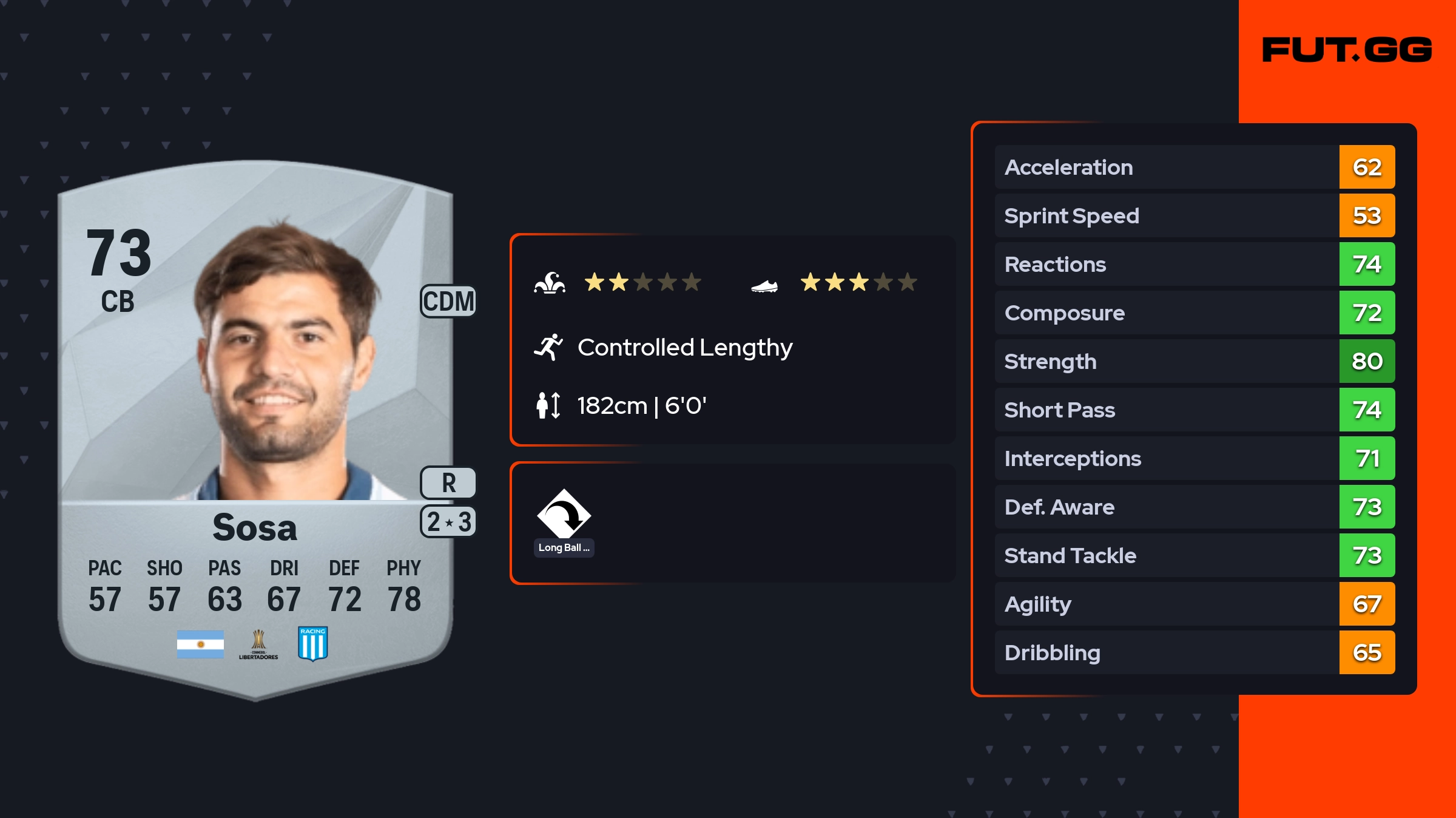The height and width of the screenshot is (818, 1456).
Task: Pick the Strength stat row
Action: (1194, 361)
